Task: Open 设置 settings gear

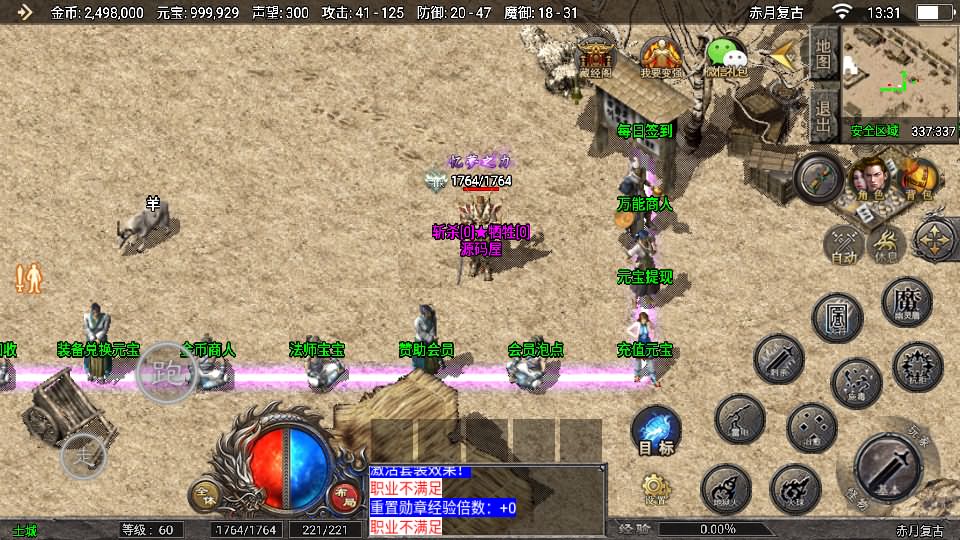Action: point(656,487)
